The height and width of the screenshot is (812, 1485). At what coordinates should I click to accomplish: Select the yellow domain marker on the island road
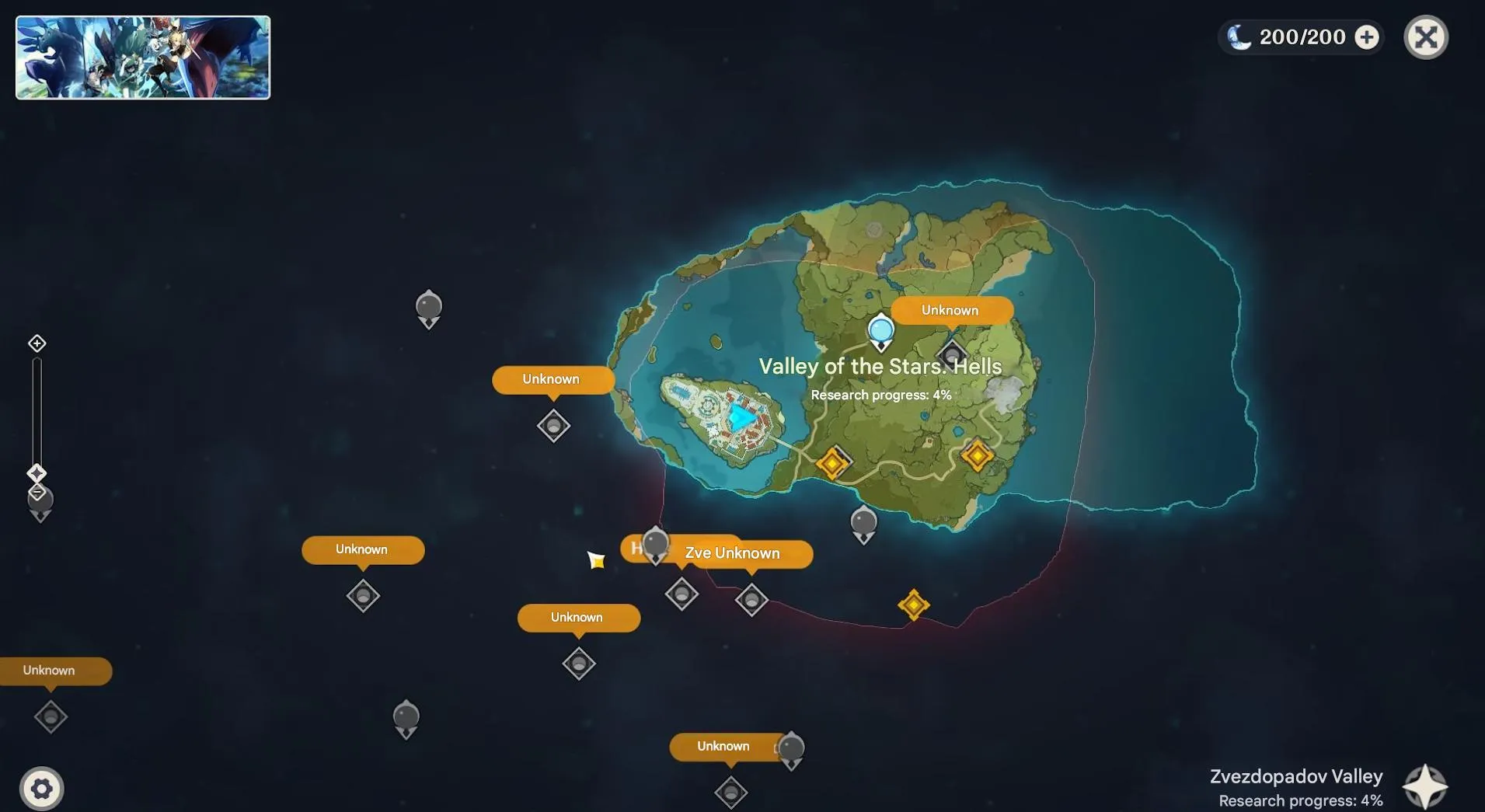pyautogui.click(x=833, y=461)
